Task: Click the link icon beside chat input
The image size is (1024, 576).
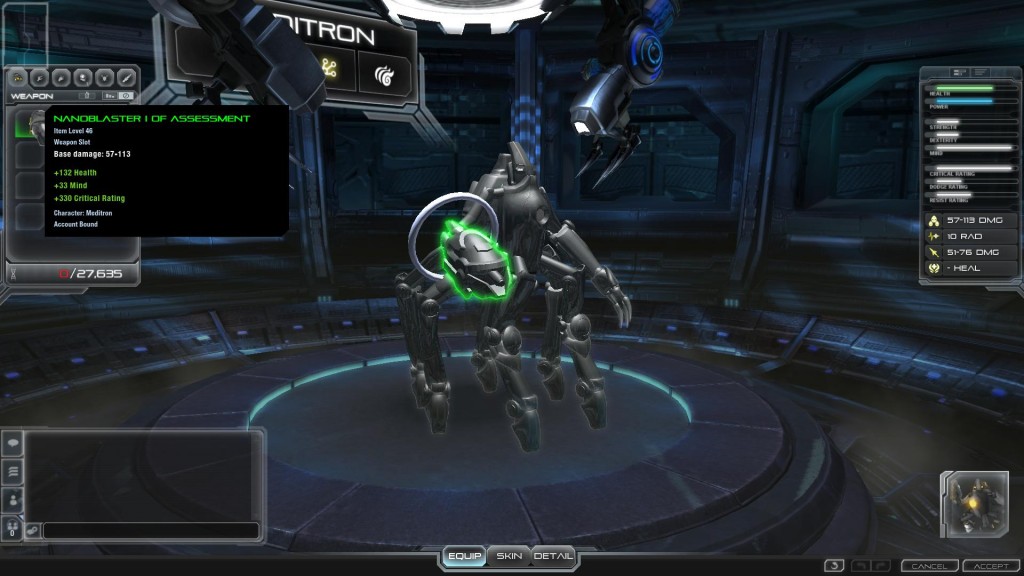Action: coord(32,531)
